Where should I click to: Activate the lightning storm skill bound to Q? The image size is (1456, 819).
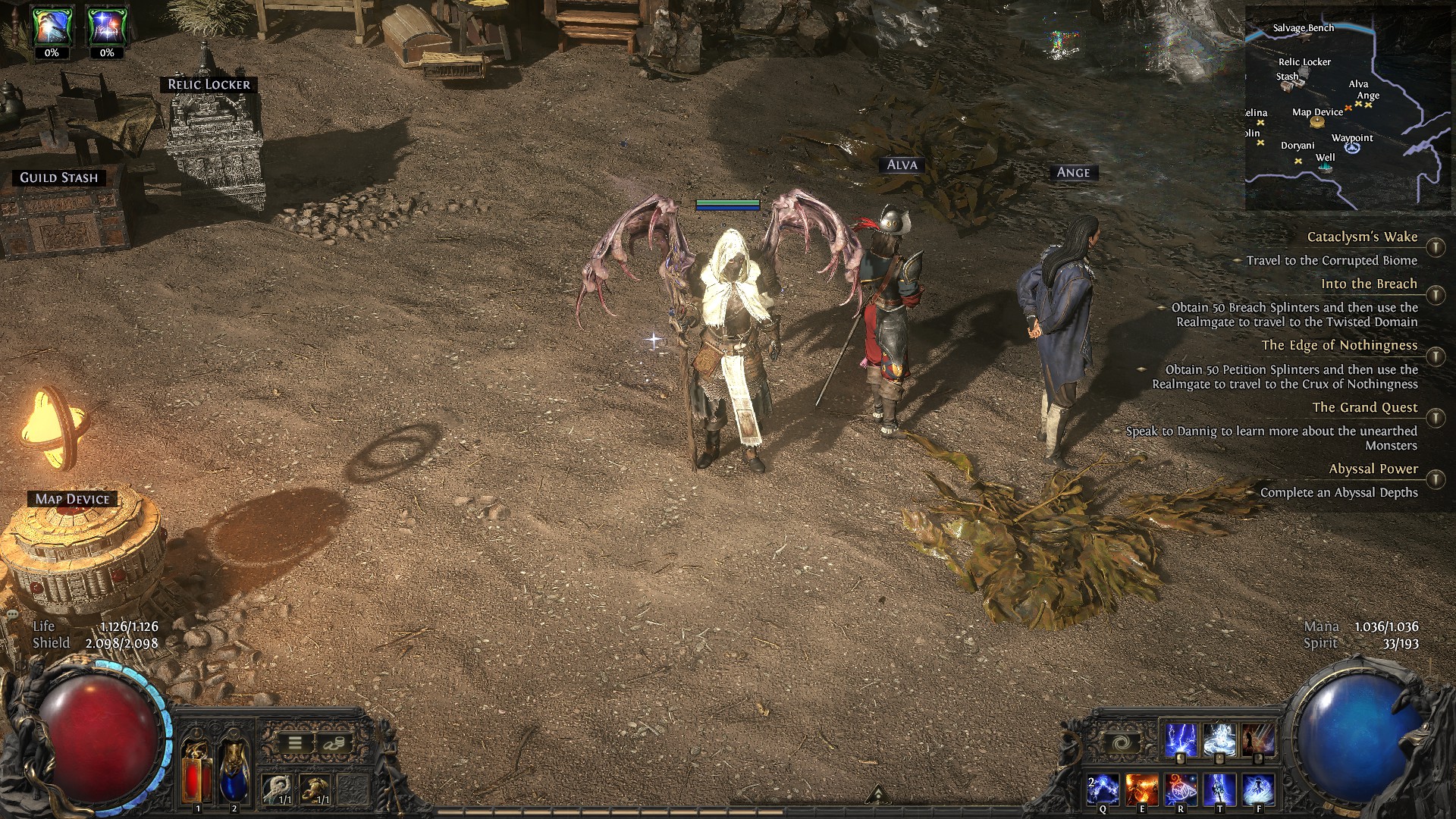coord(1102,789)
